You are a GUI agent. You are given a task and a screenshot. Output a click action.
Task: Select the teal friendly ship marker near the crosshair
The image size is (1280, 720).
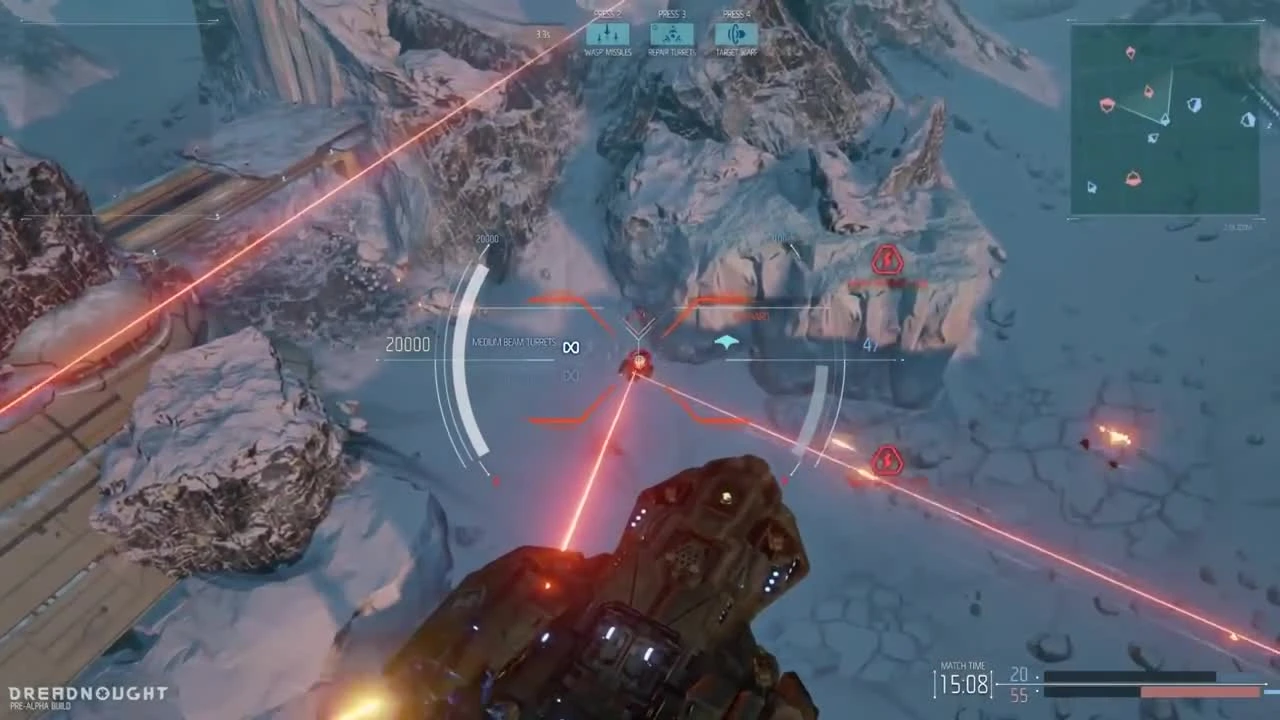[x=727, y=341]
